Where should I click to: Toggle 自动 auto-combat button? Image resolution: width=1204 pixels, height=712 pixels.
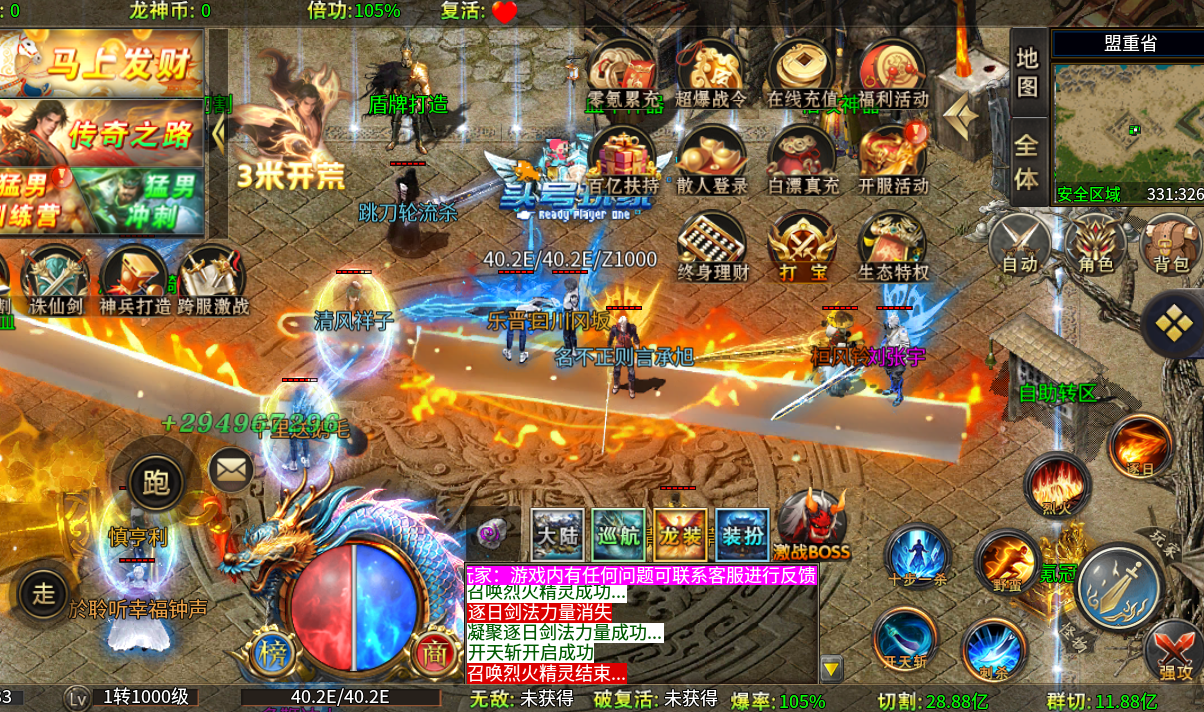(x=1019, y=245)
